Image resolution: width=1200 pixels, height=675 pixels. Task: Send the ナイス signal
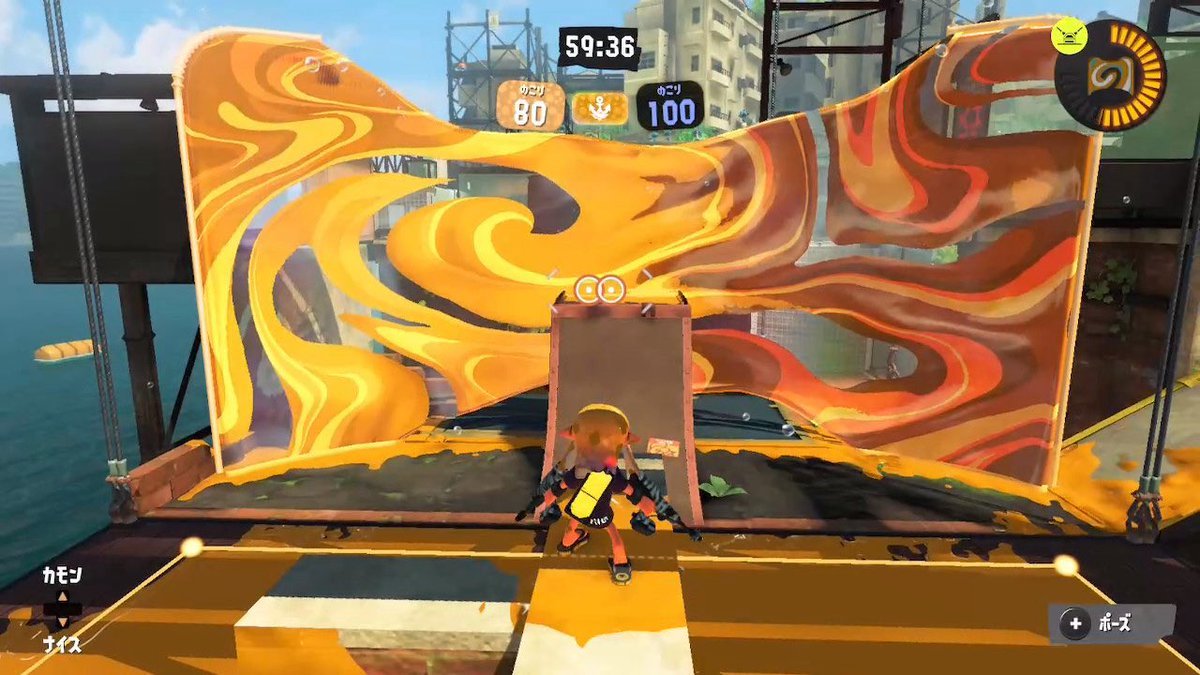click(61, 646)
